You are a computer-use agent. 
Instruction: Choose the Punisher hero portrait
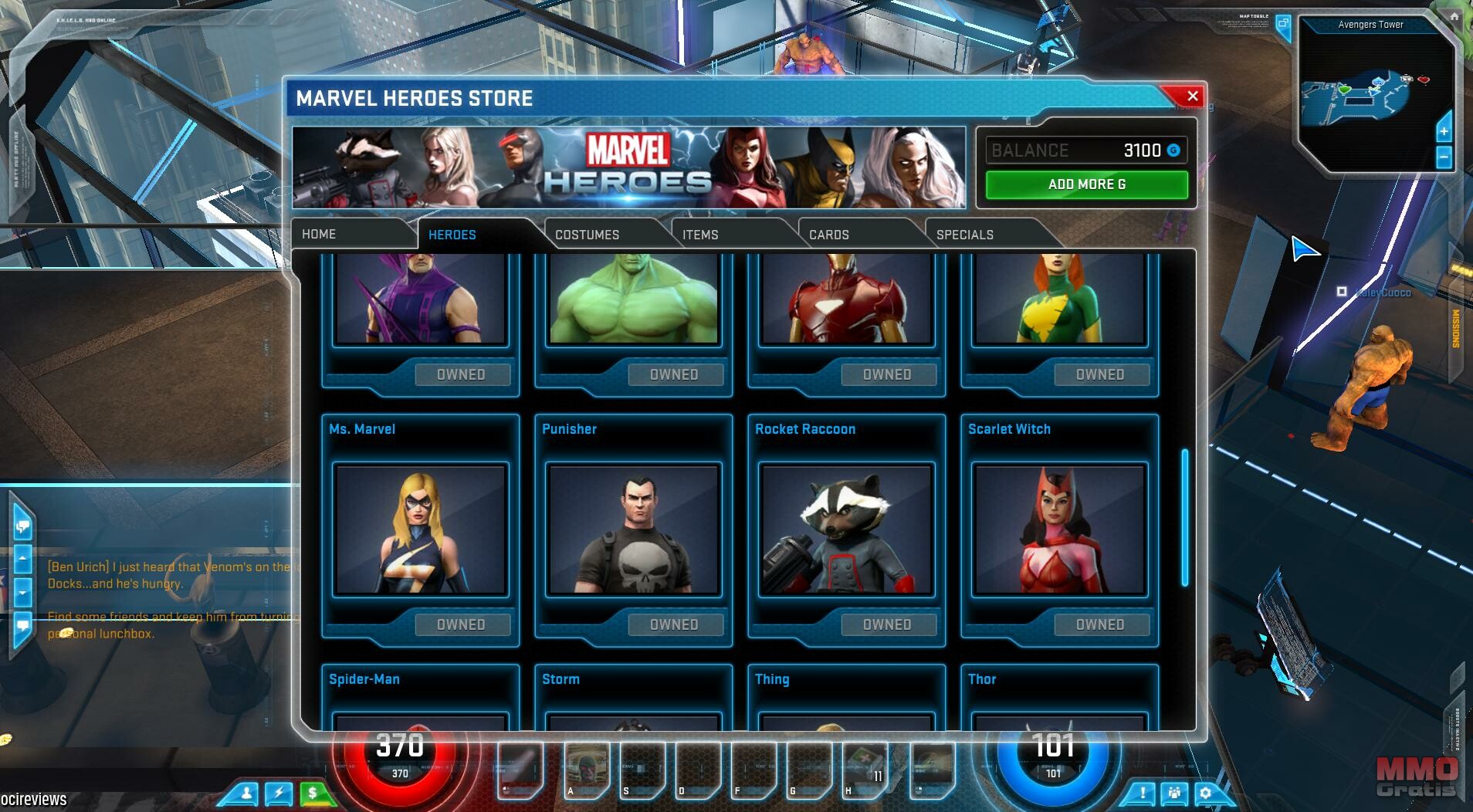point(634,529)
